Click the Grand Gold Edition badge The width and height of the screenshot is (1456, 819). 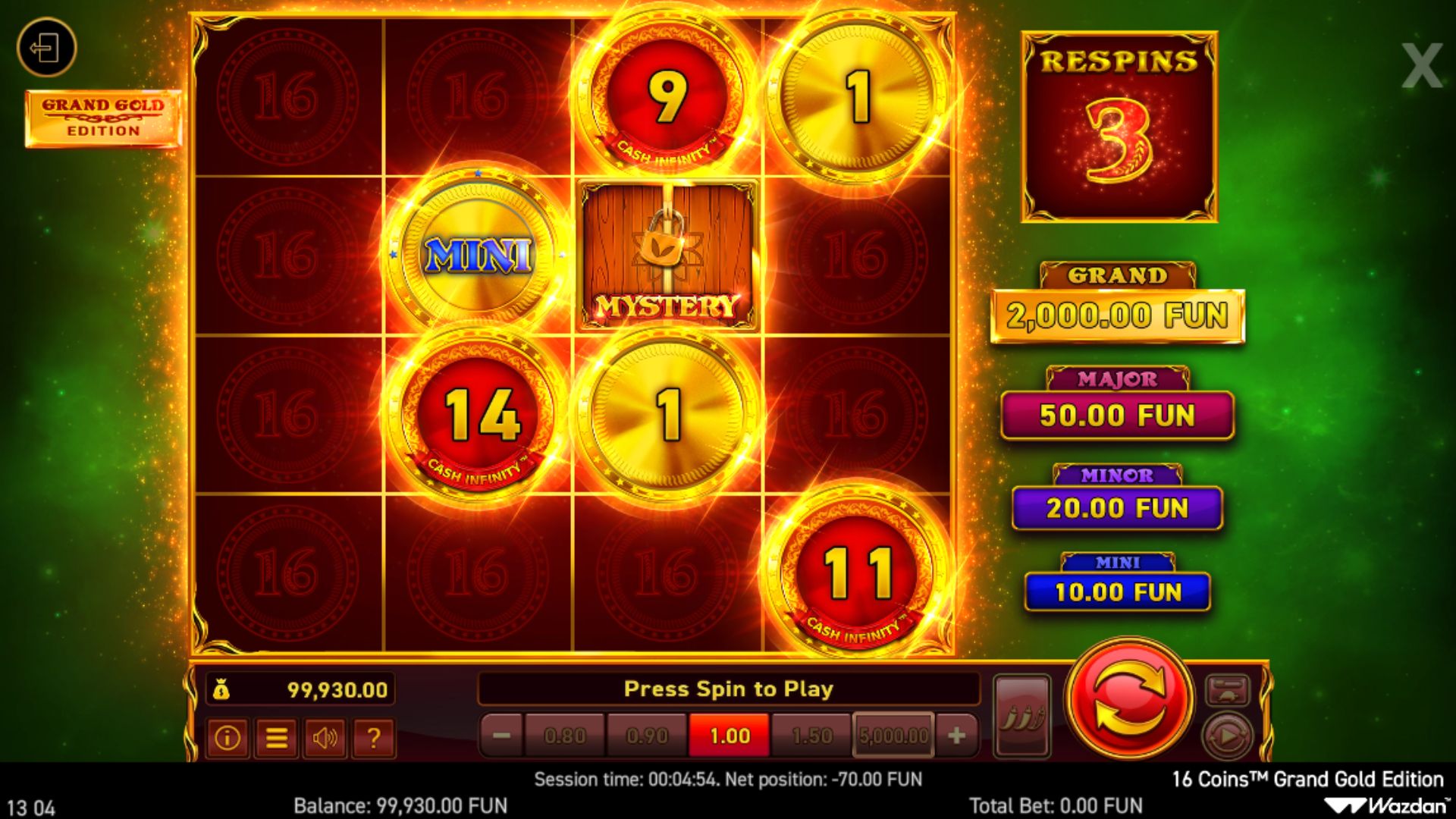(103, 118)
